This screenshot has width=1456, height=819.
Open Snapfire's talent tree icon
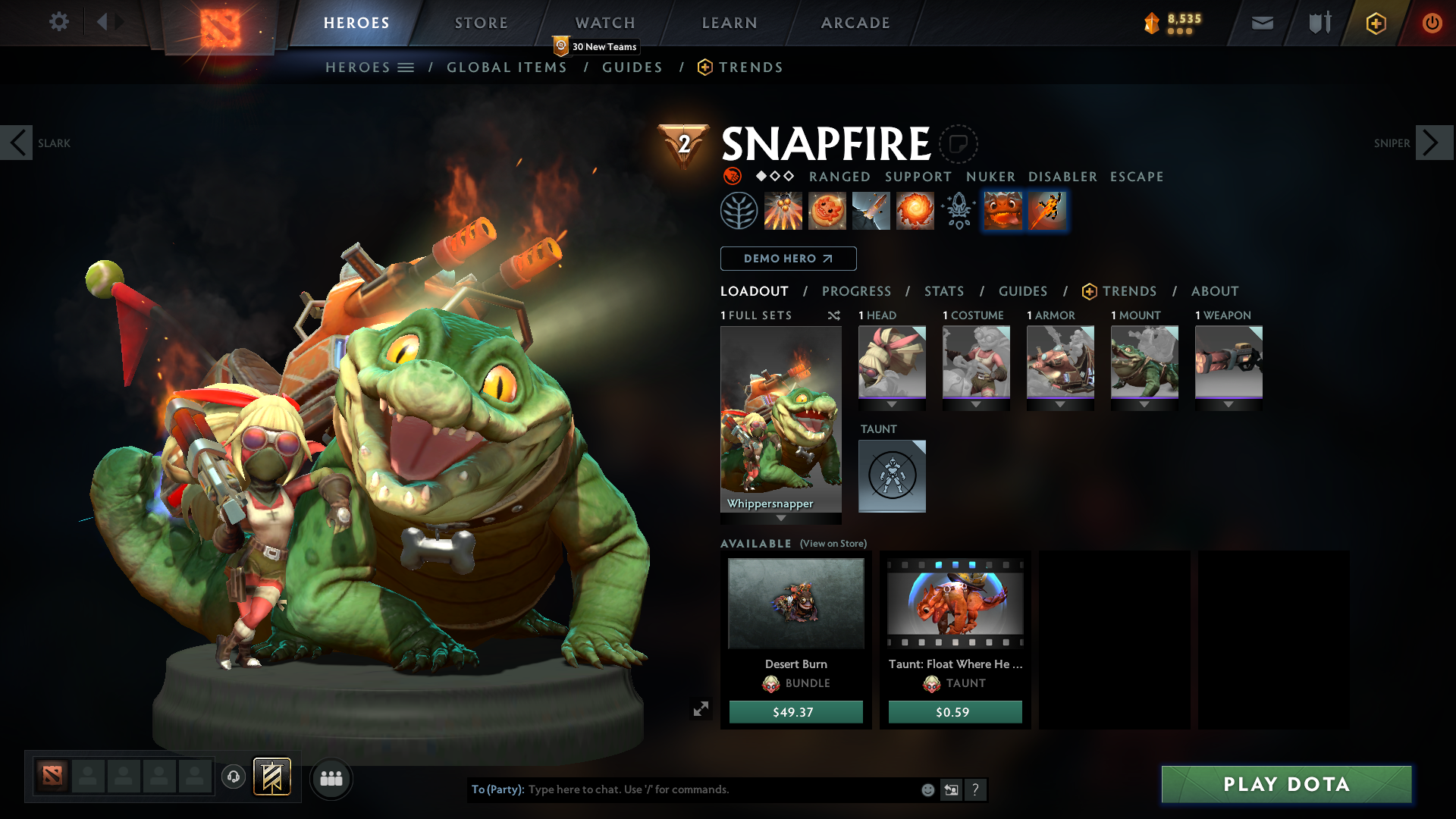[739, 211]
